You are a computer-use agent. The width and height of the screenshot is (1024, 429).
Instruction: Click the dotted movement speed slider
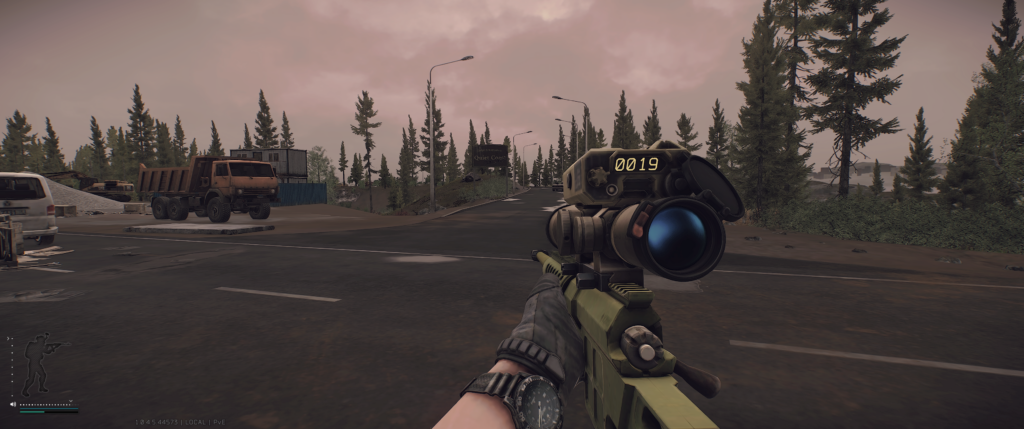click(x=48, y=404)
